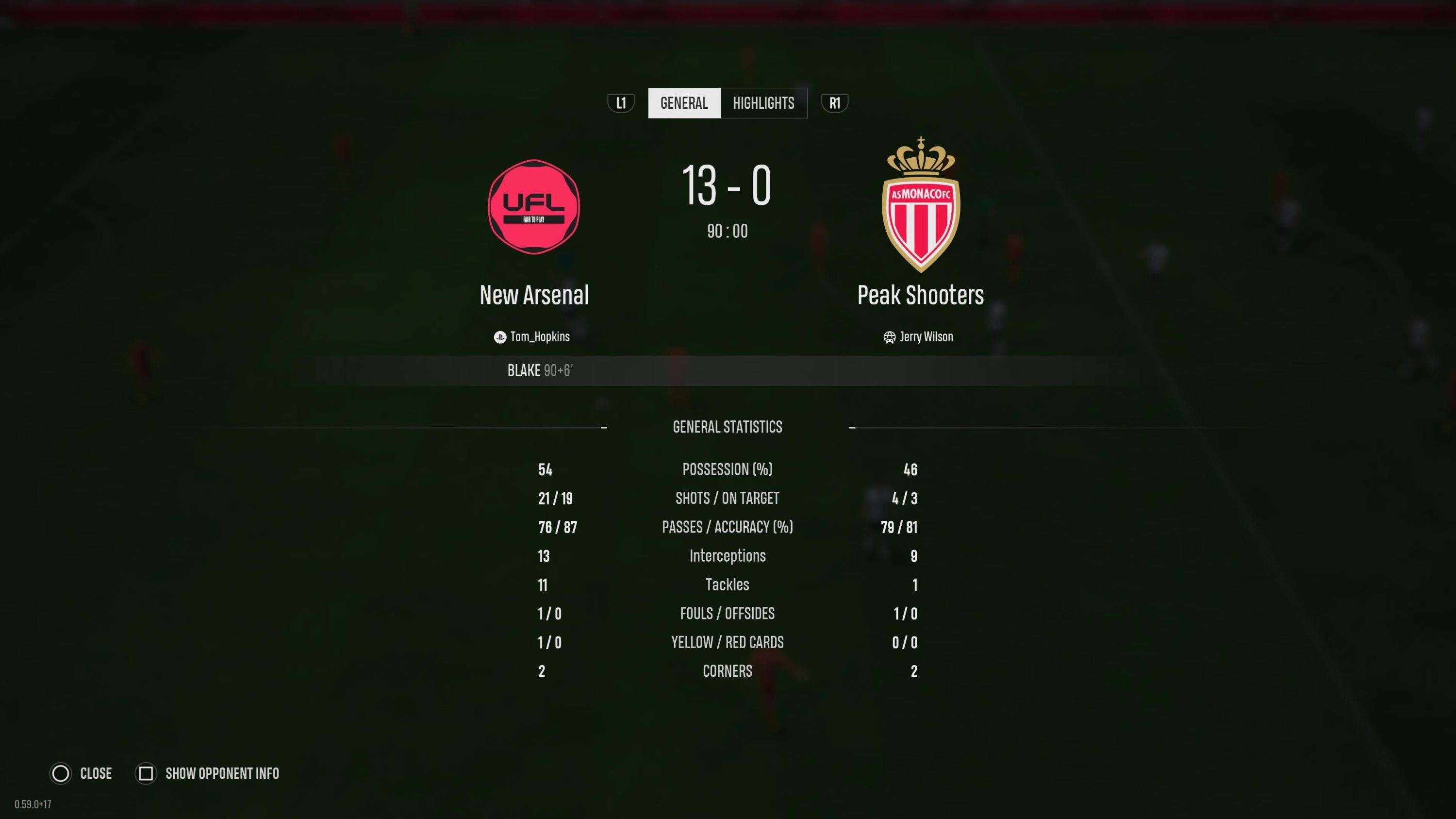The image size is (1456, 819).
Task: Click the POSSESSION percentage row
Action: point(728,469)
